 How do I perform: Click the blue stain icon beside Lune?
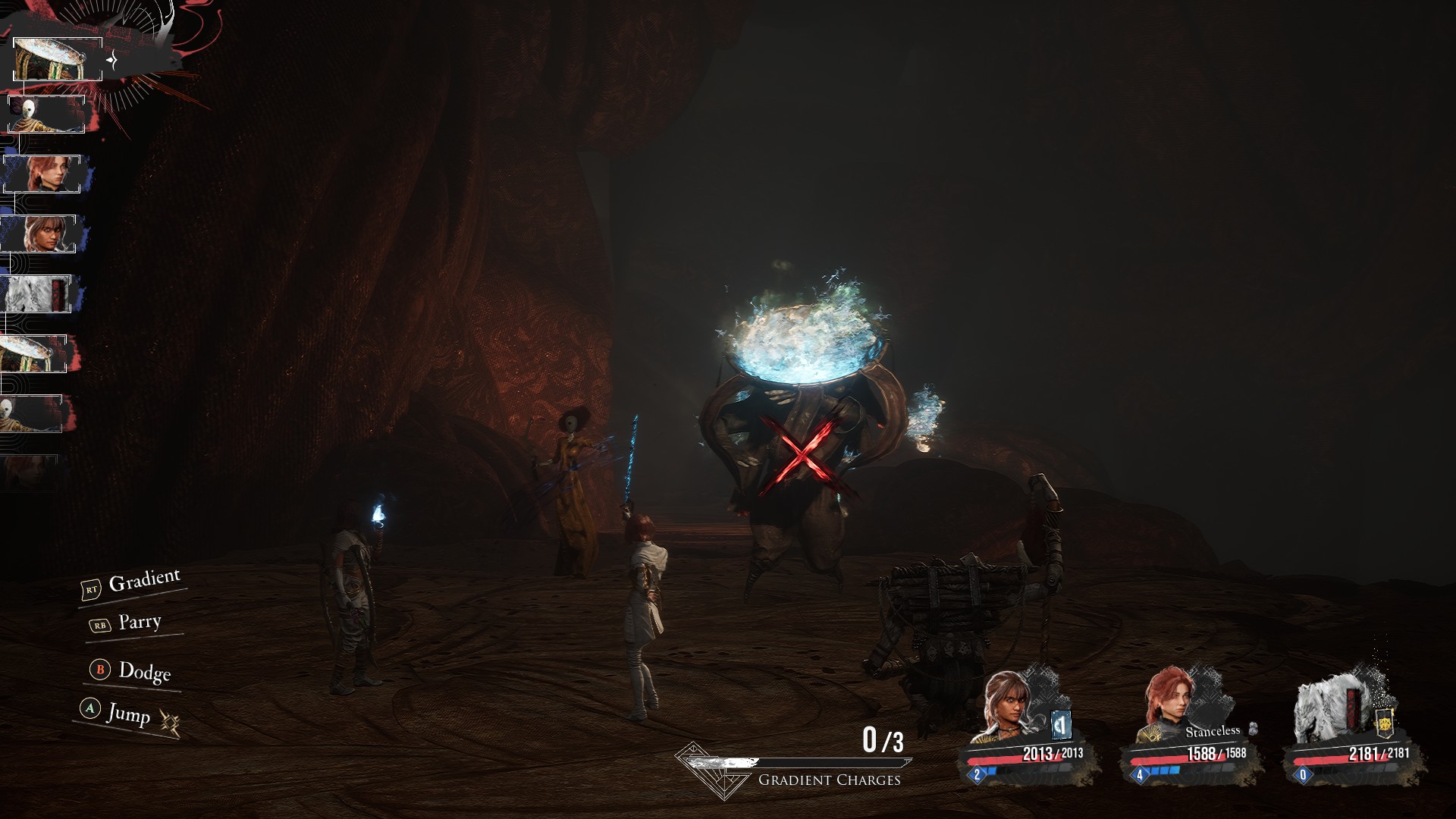tap(1062, 726)
